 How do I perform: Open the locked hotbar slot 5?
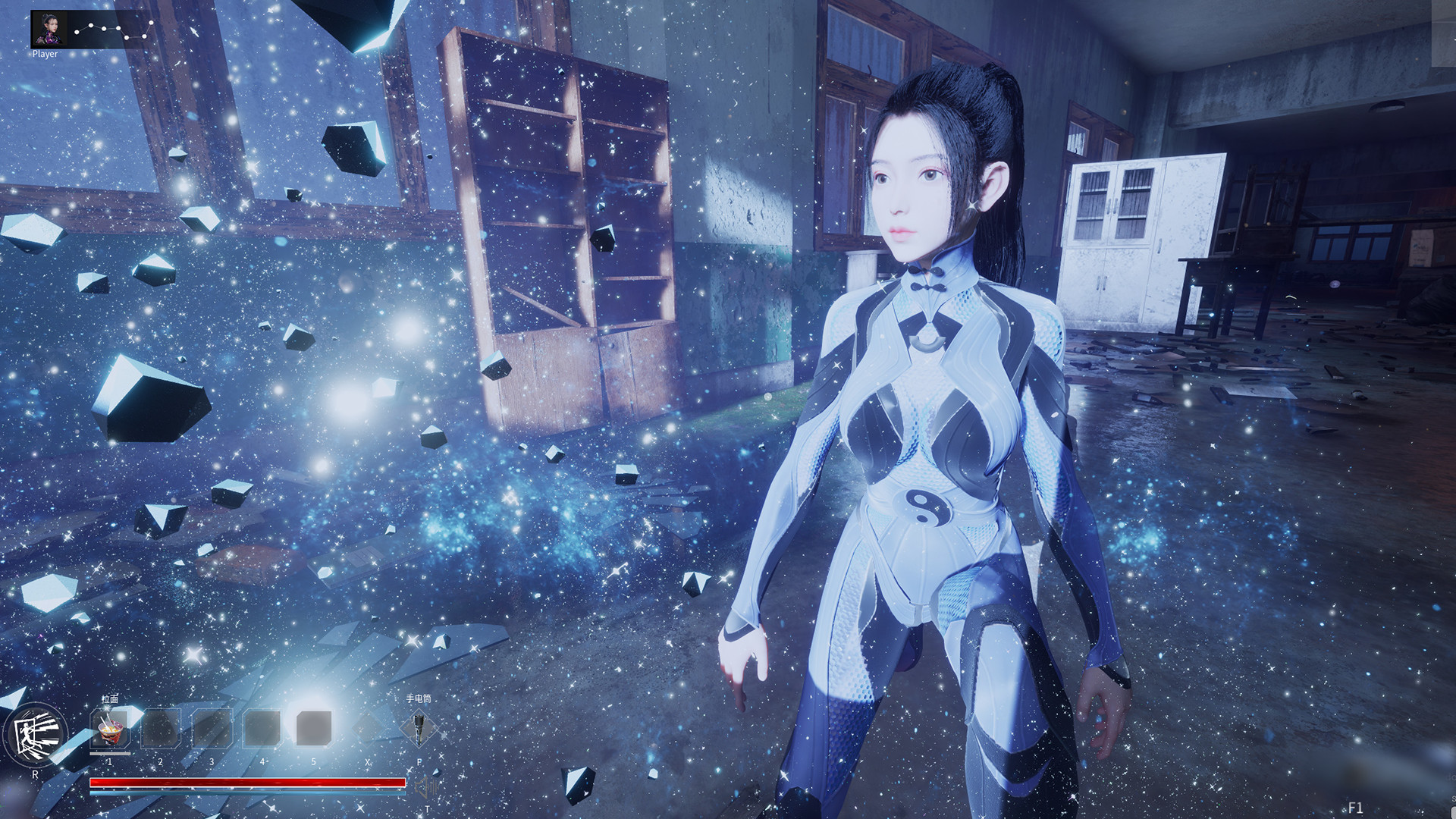point(313,727)
